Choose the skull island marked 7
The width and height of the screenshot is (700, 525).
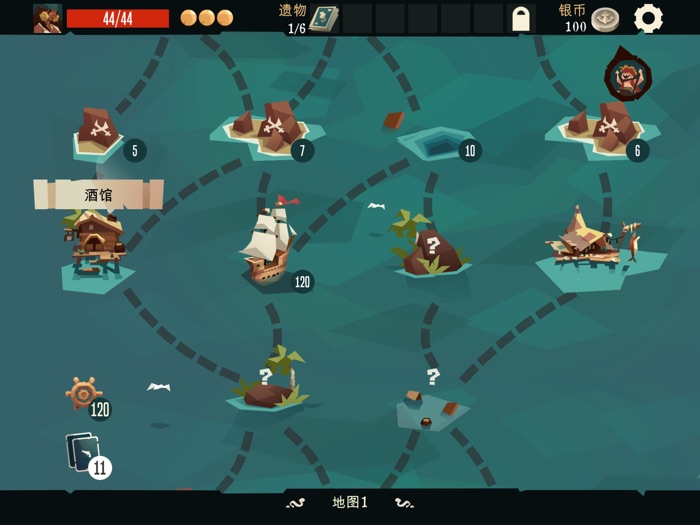click(x=272, y=127)
